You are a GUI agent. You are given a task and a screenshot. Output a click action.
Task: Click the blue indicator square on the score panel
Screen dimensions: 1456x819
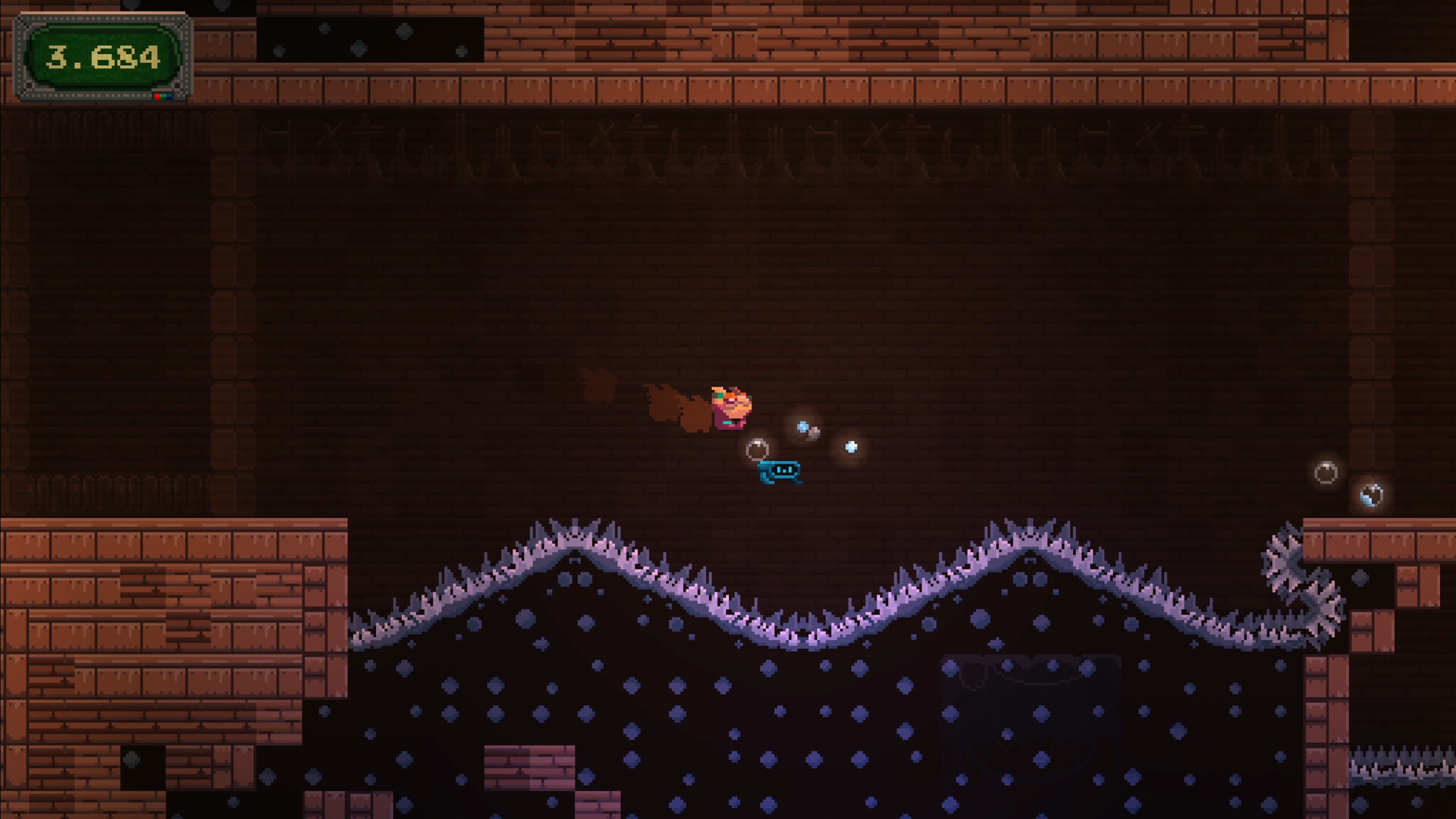[x=169, y=96]
